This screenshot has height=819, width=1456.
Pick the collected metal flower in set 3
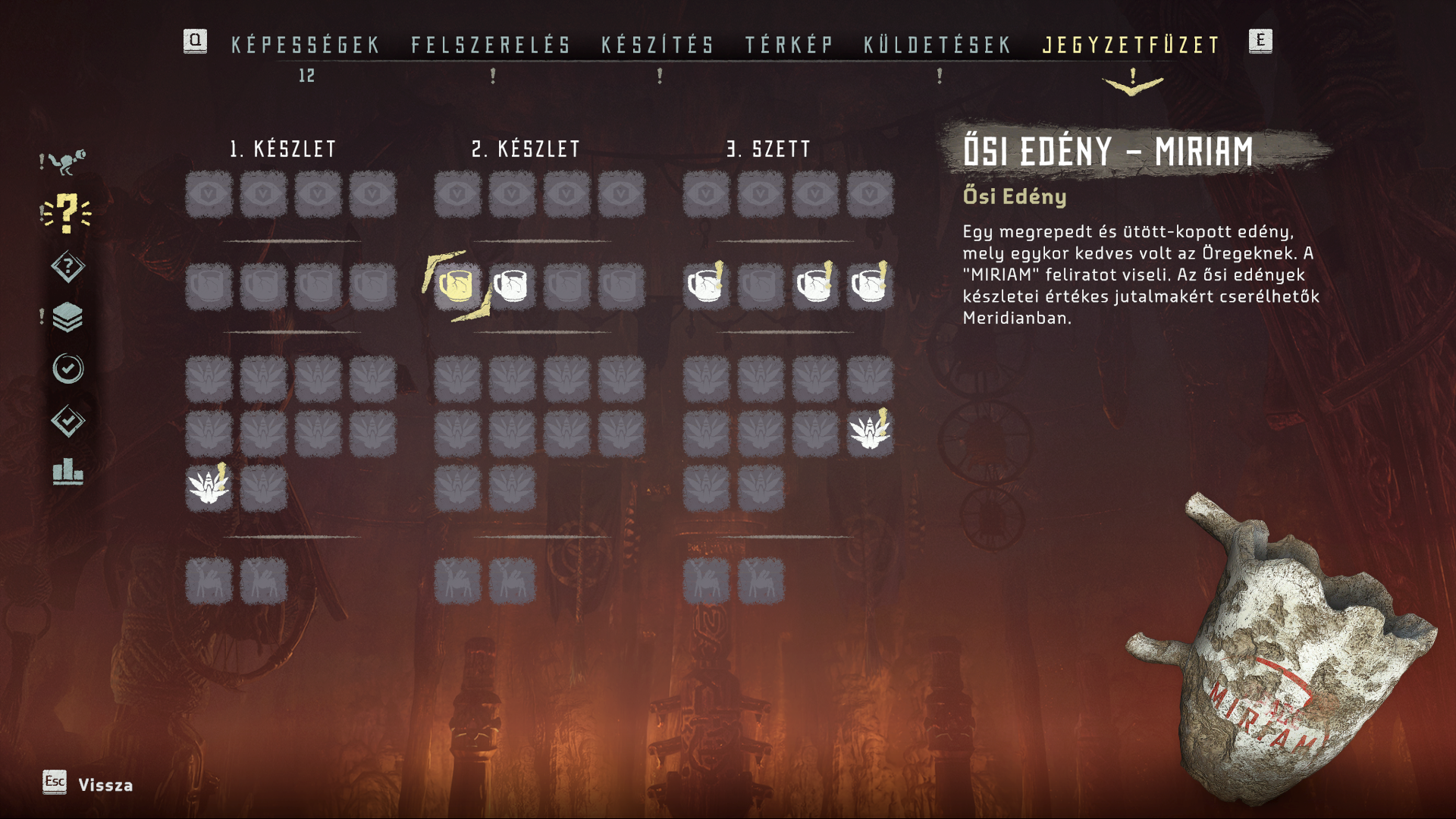tap(870, 432)
